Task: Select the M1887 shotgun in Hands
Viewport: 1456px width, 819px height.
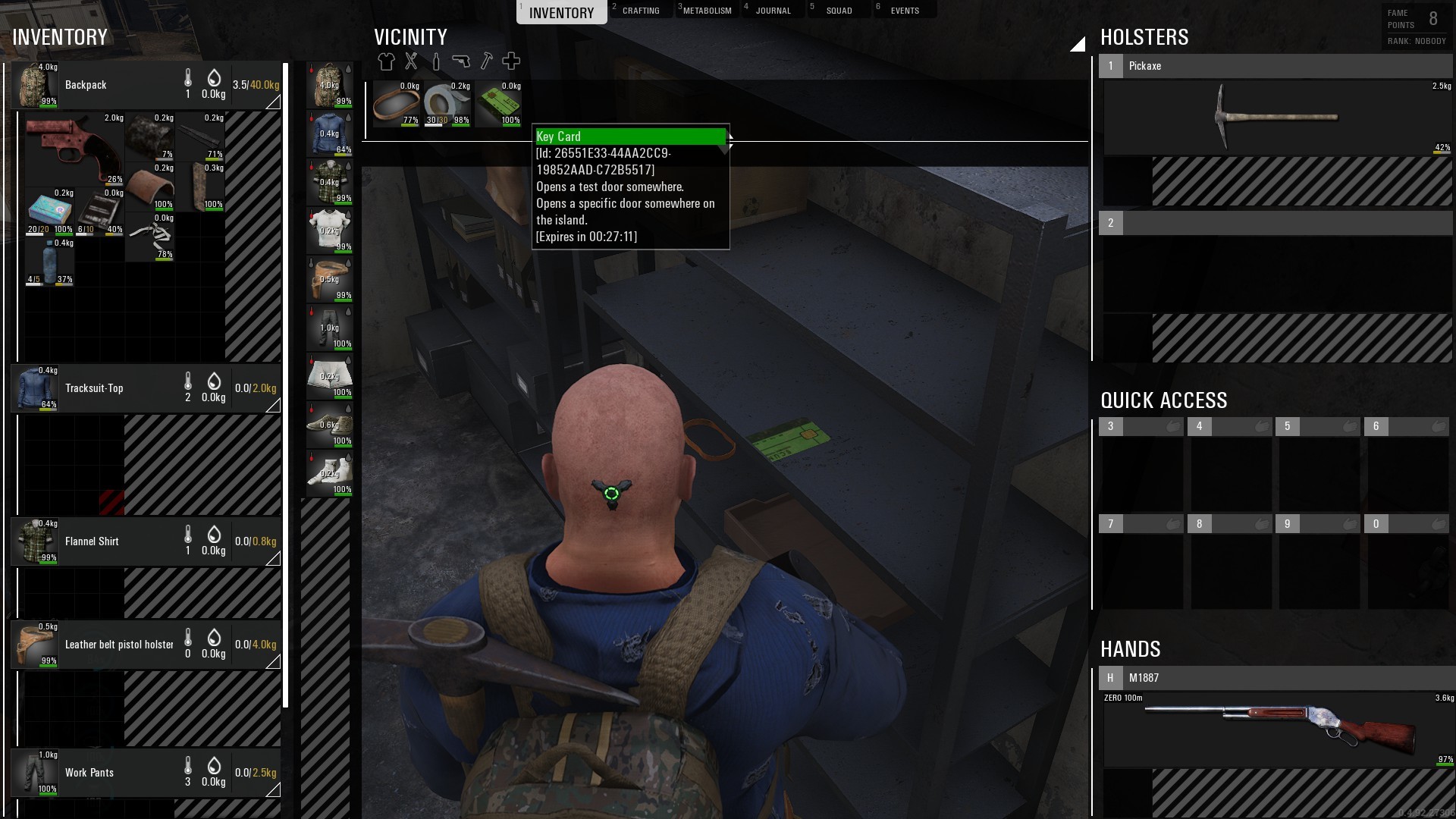Action: (x=1277, y=728)
